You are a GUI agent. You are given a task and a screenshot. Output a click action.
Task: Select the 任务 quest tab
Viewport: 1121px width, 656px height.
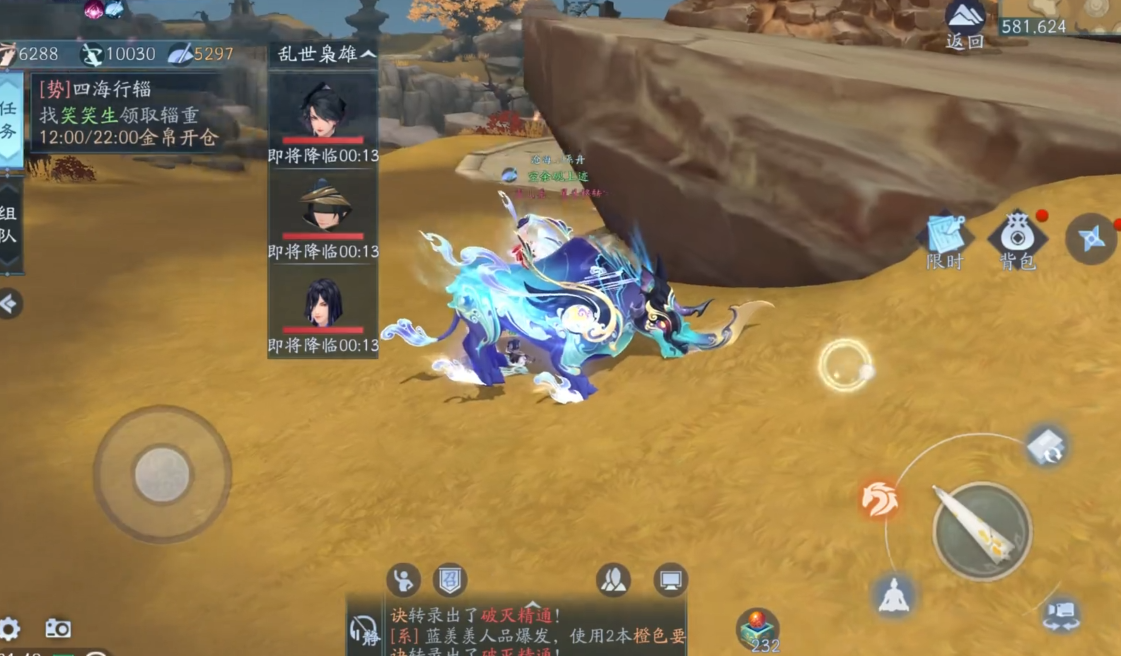[9, 119]
